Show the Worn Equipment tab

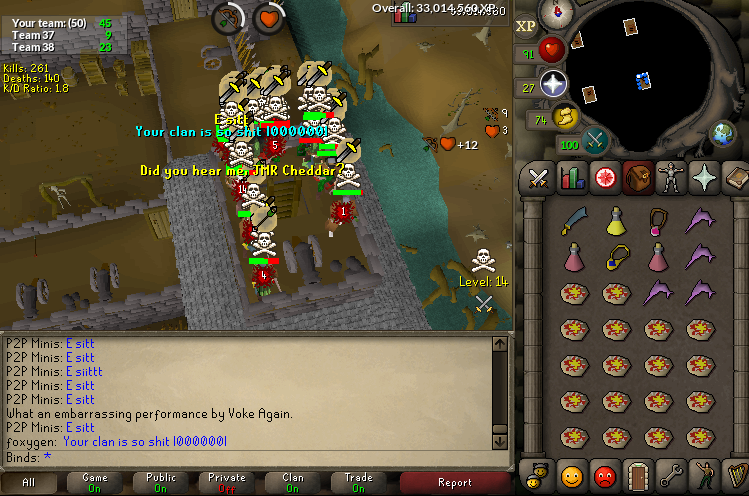click(x=669, y=178)
